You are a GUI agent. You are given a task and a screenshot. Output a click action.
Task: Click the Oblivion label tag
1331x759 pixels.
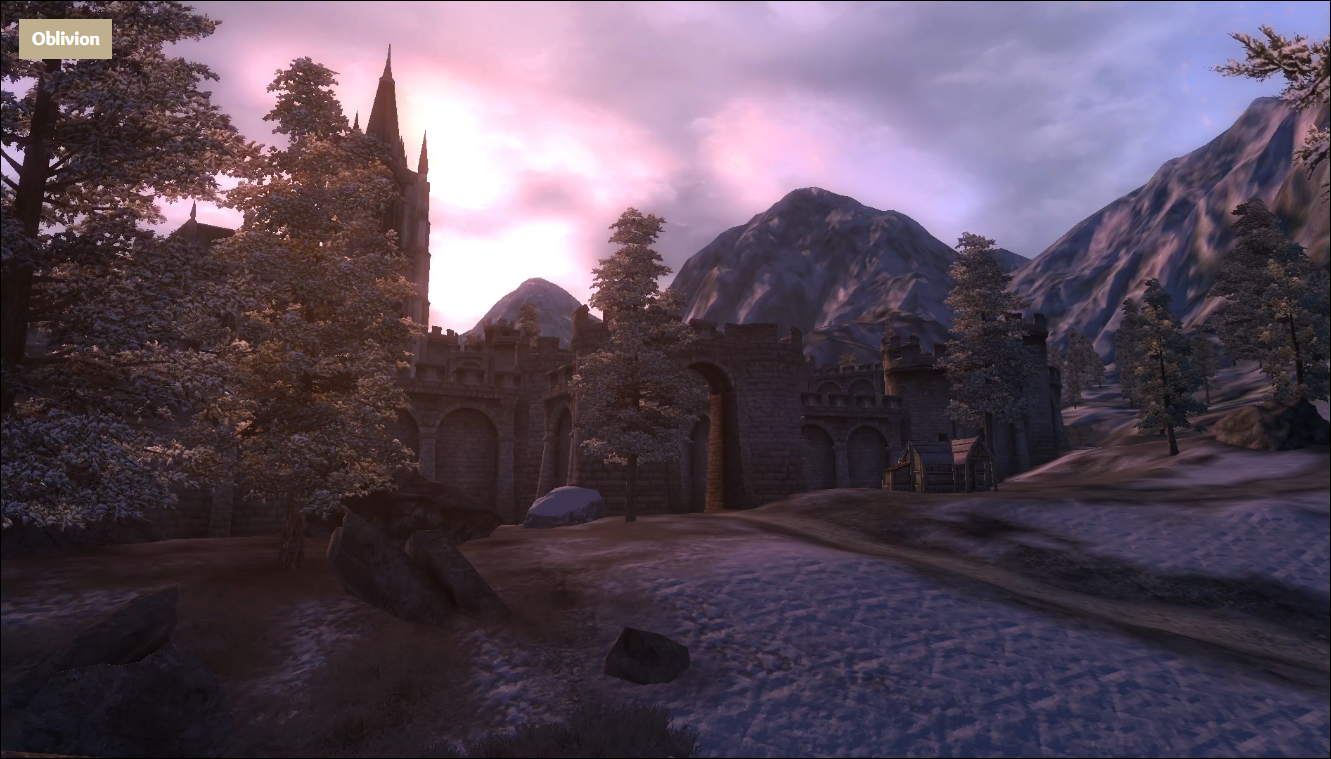point(65,39)
